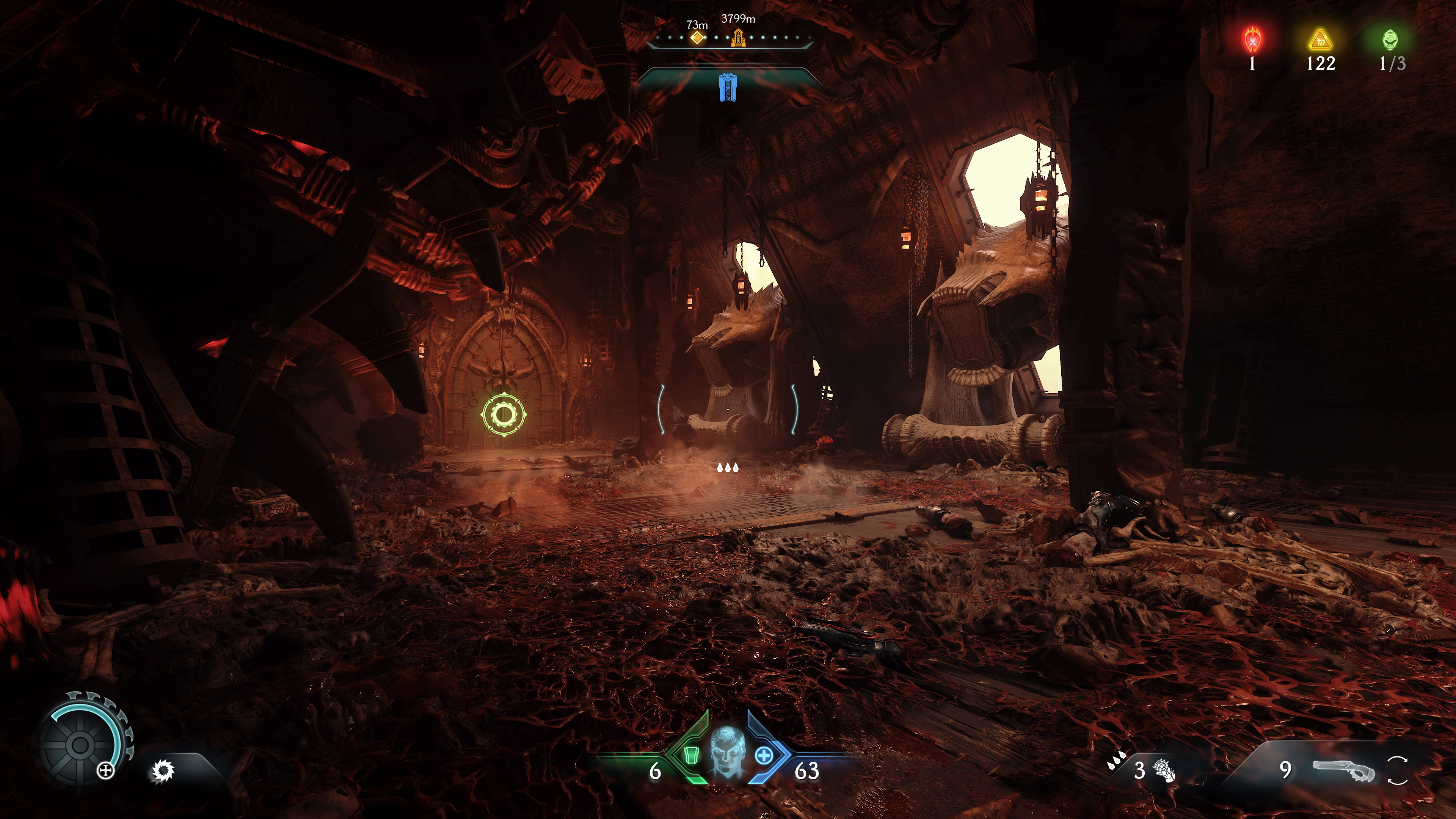This screenshot has height=819, width=1456.
Task: Click the weapon swap arrows icon
Action: coord(1397,770)
